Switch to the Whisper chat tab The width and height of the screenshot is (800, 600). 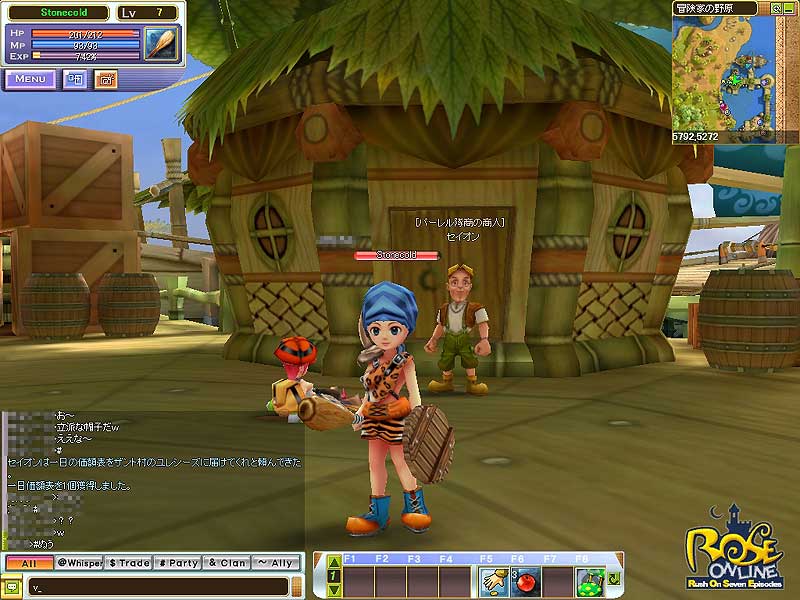coord(79,563)
